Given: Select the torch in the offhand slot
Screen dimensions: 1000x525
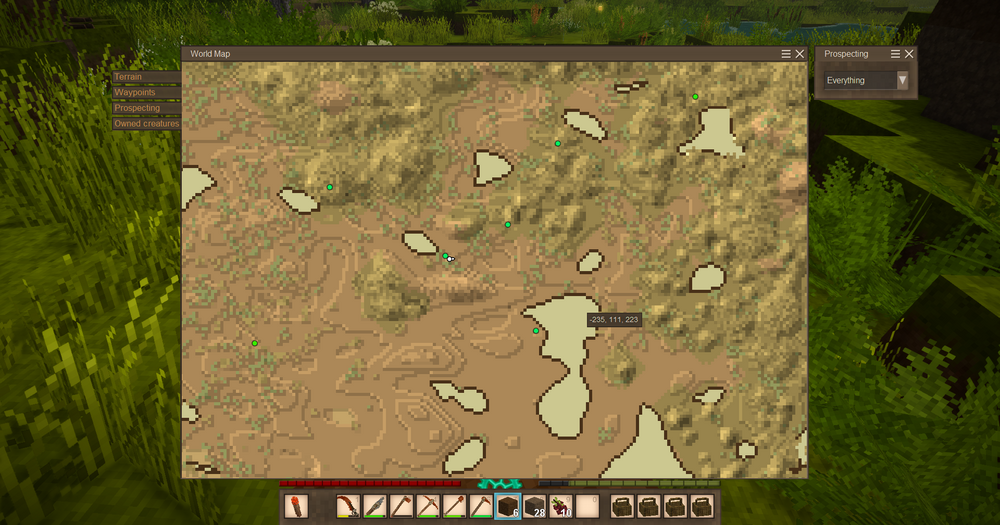Looking at the screenshot, I should point(296,506).
